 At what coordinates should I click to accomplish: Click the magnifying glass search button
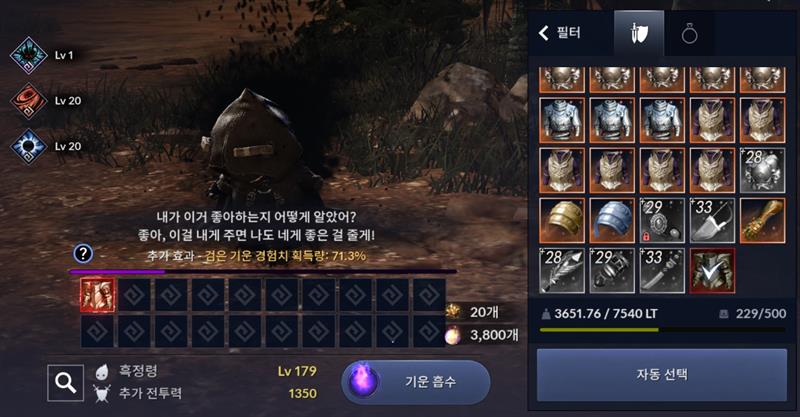coord(65,381)
